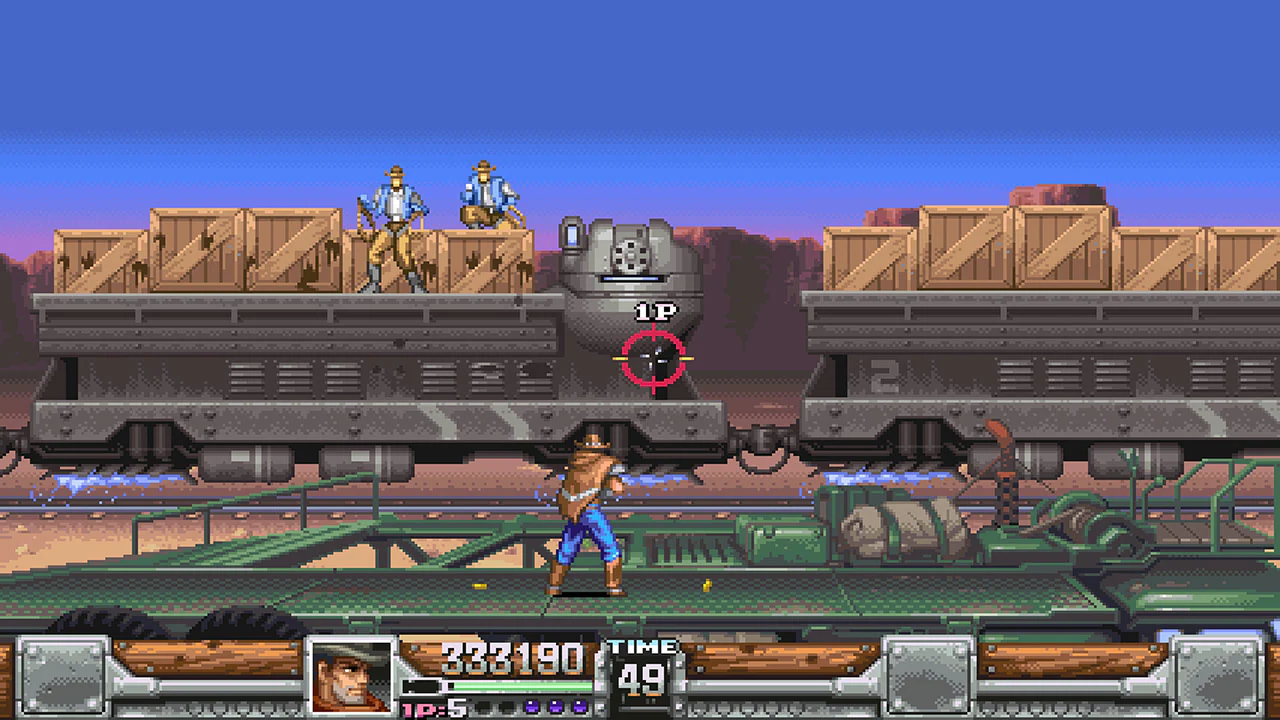Click the first purple bomb orb icon

click(533, 707)
